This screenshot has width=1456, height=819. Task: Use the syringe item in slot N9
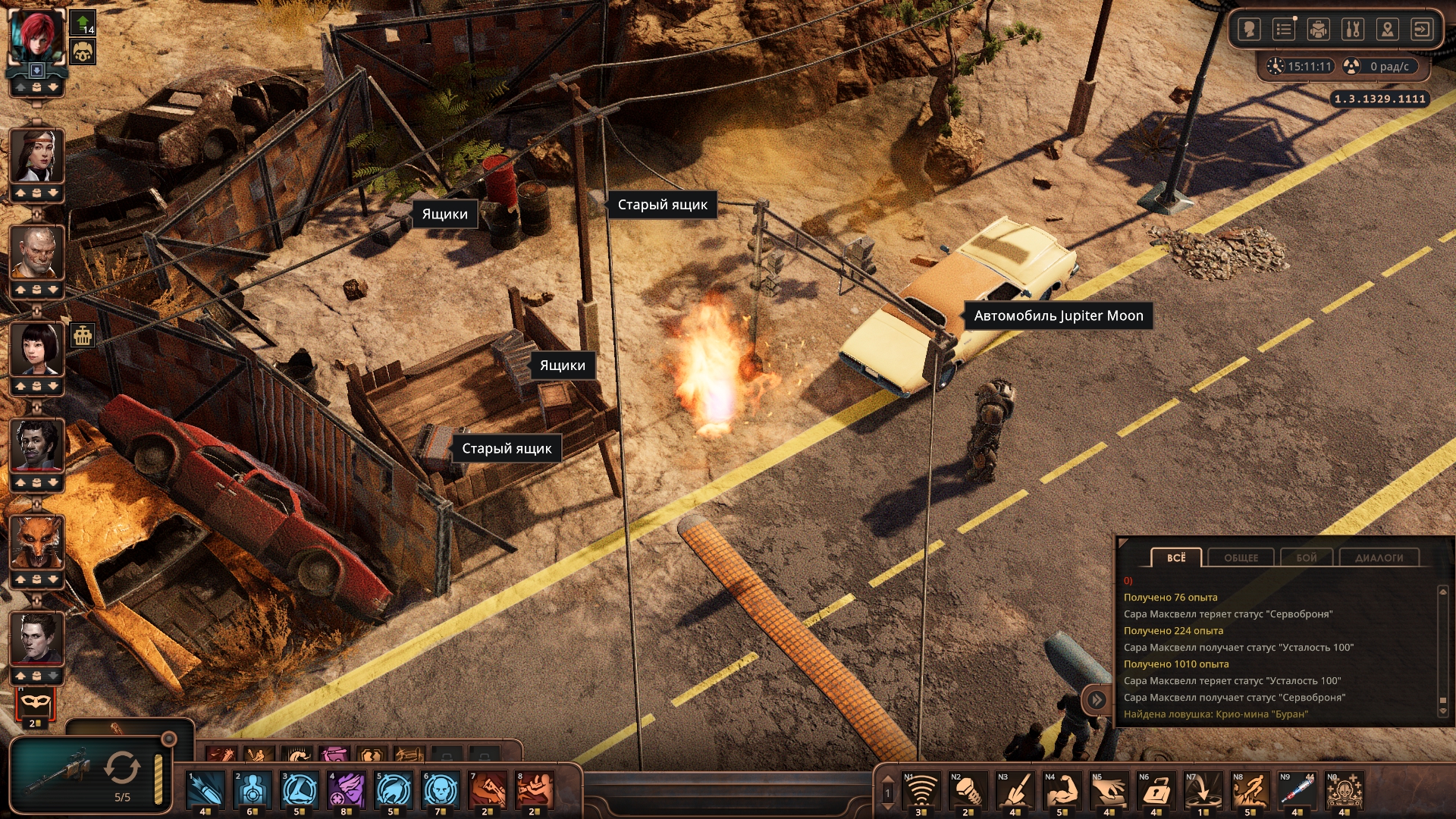(1297, 790)
